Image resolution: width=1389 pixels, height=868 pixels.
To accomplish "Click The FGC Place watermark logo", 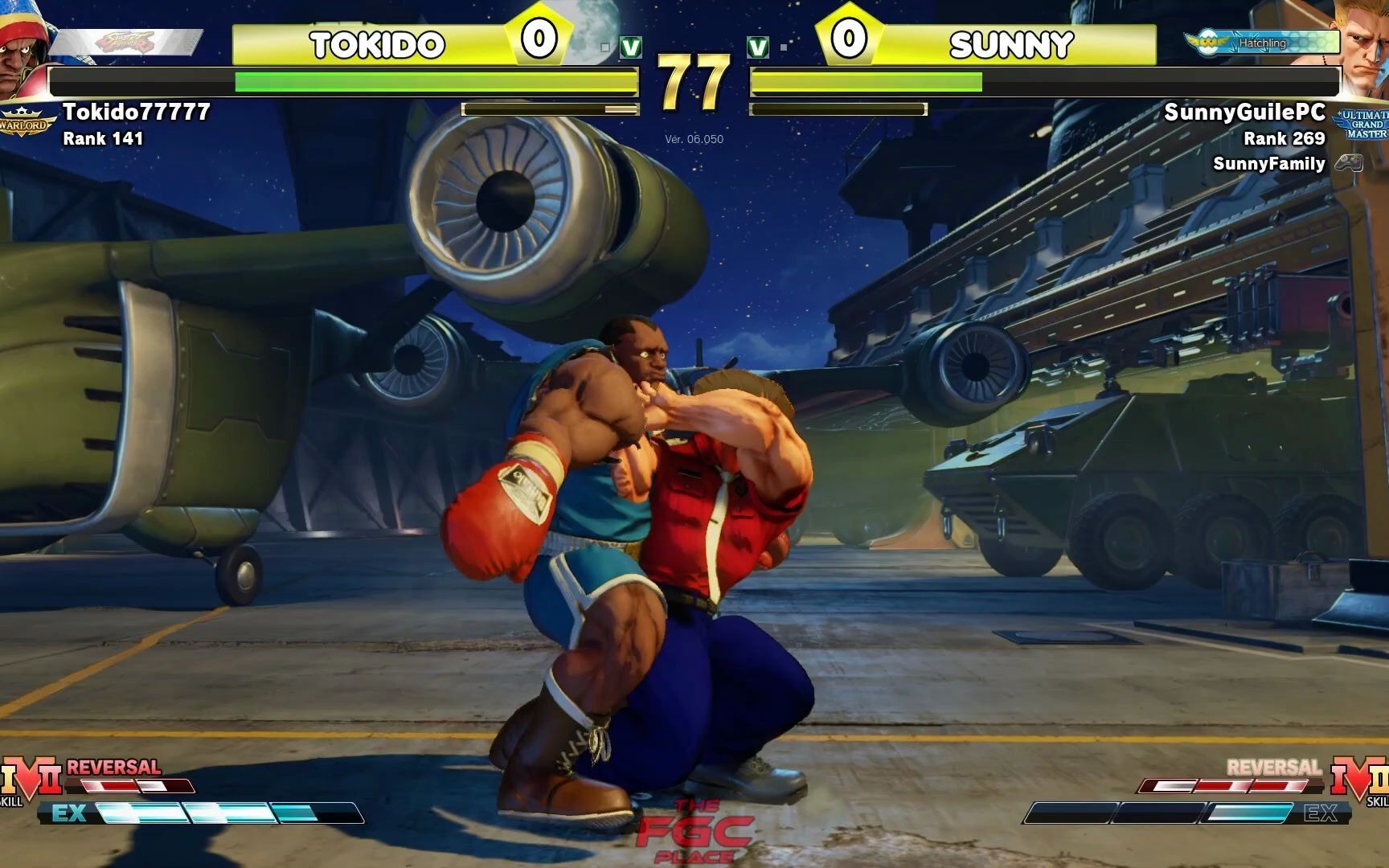I will point(694,832).
